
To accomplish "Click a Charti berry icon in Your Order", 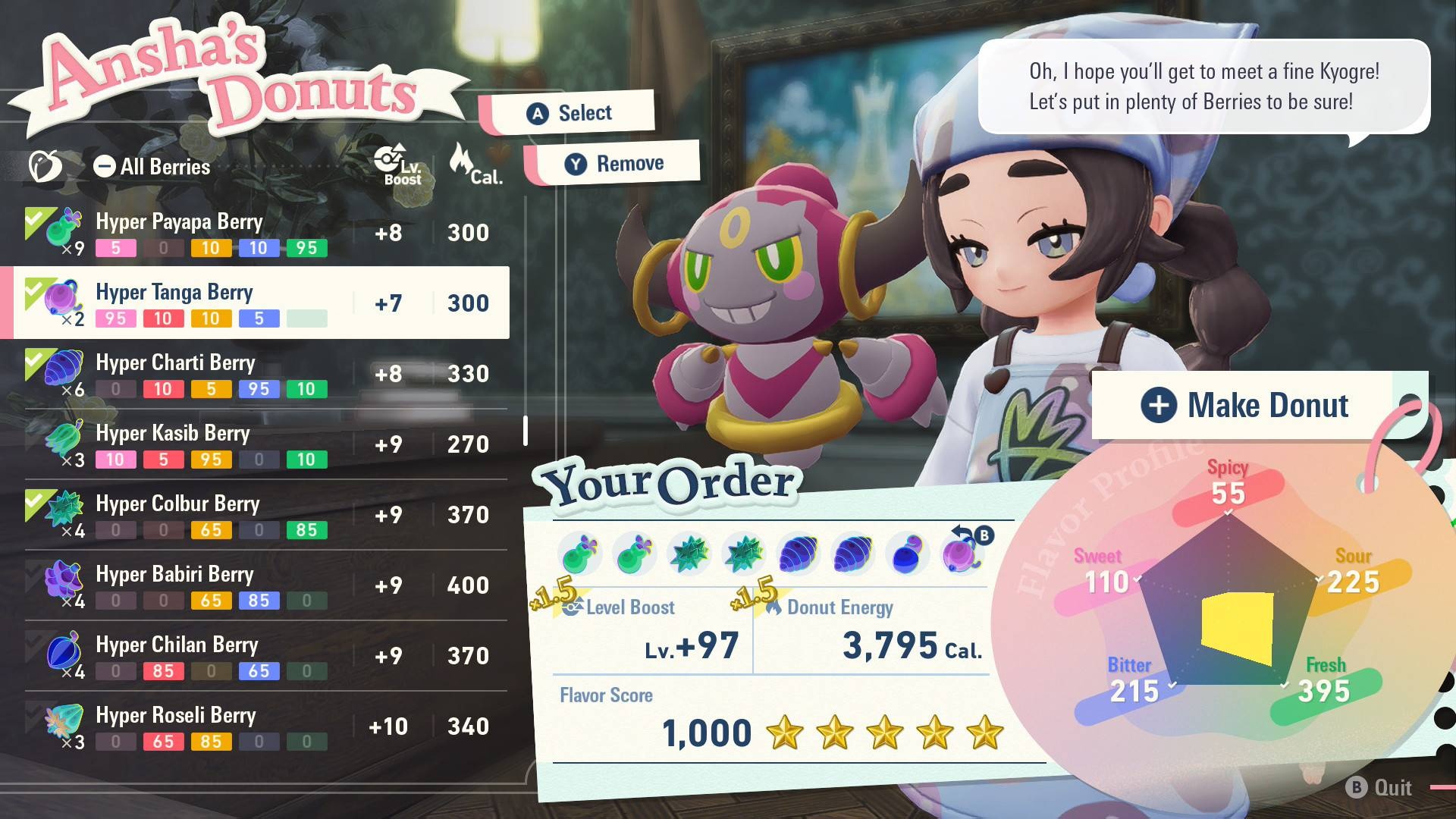I will click(x=798, y=553).
